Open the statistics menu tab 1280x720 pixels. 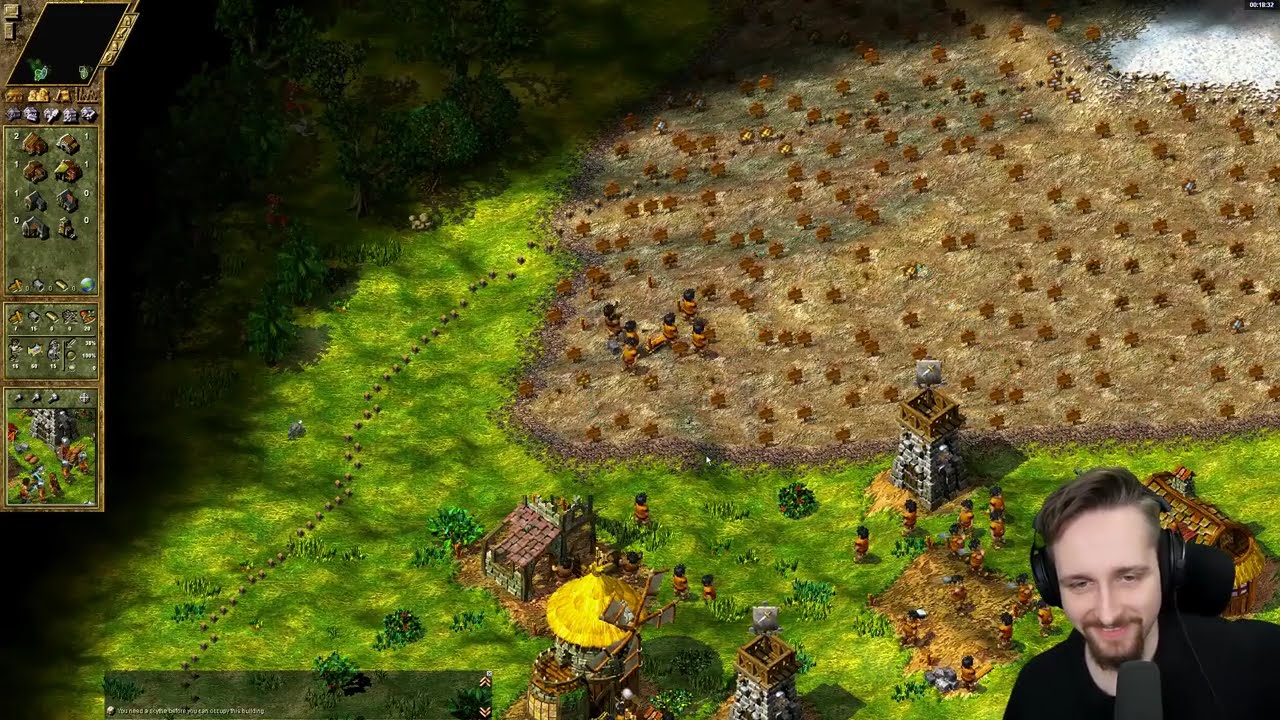[88, 96]
